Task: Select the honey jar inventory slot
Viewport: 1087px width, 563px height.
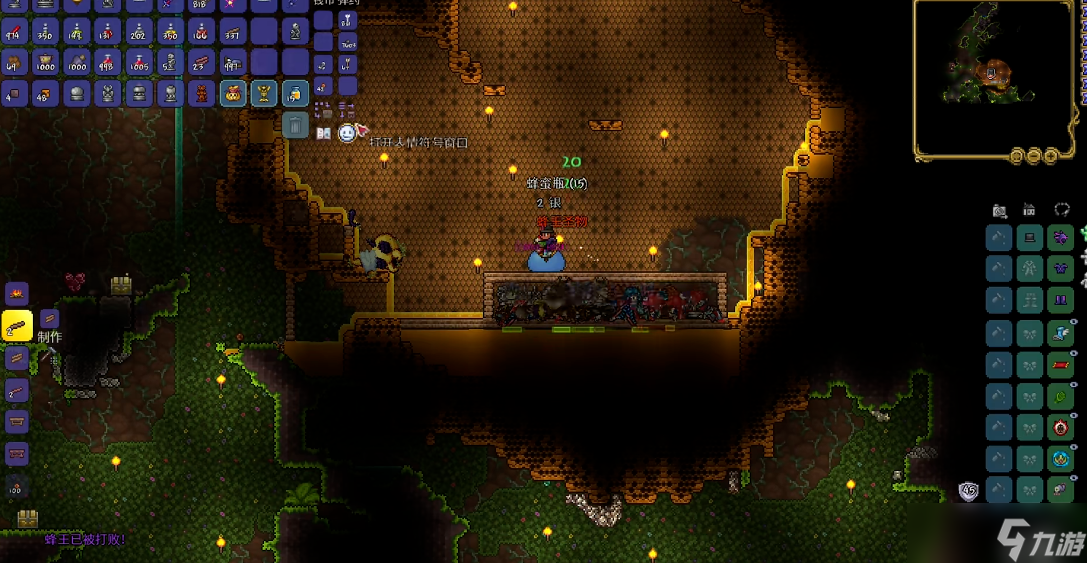Action: 295,94
